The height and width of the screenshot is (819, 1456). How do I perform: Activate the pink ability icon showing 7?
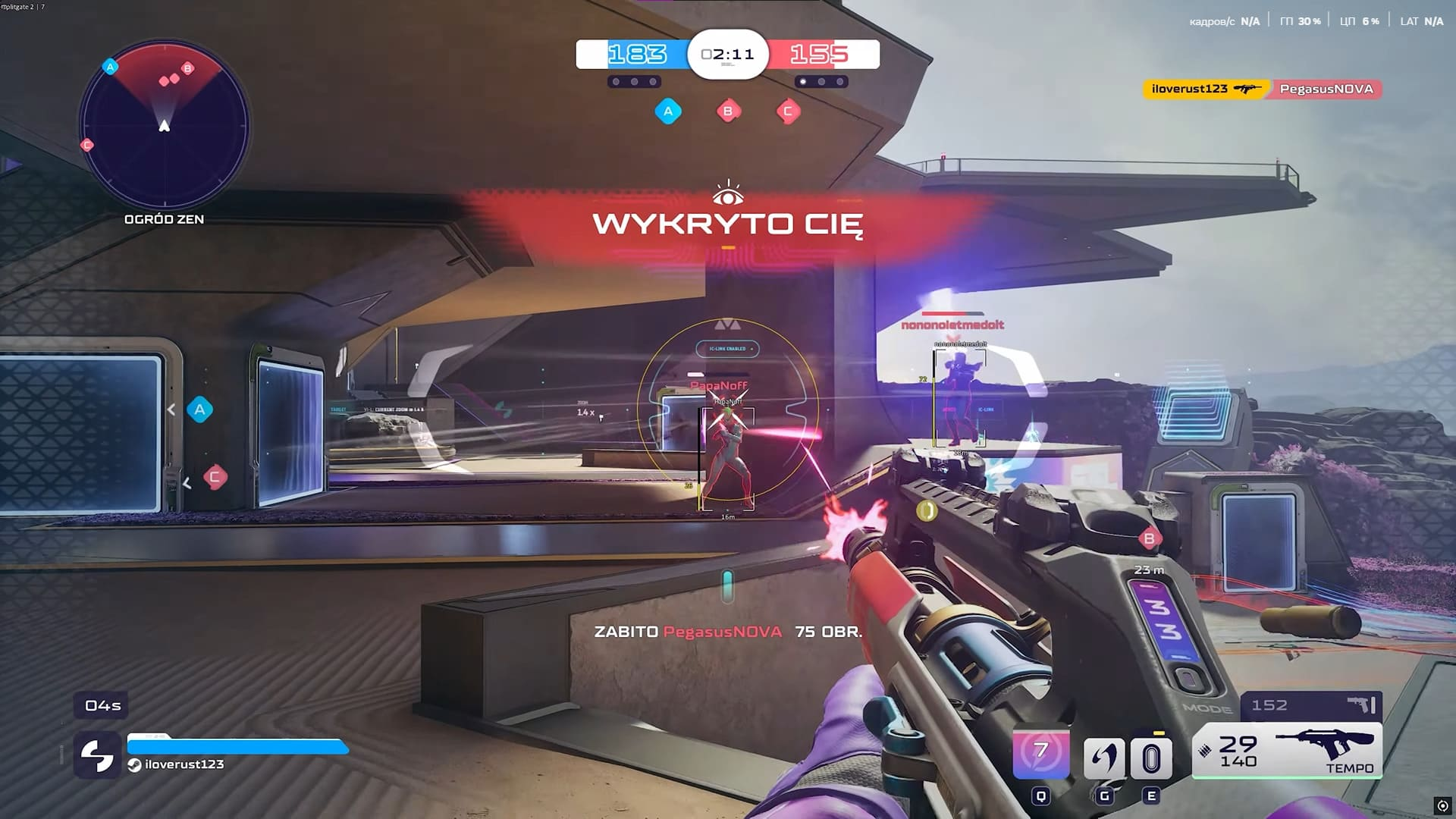[1041, 754]
